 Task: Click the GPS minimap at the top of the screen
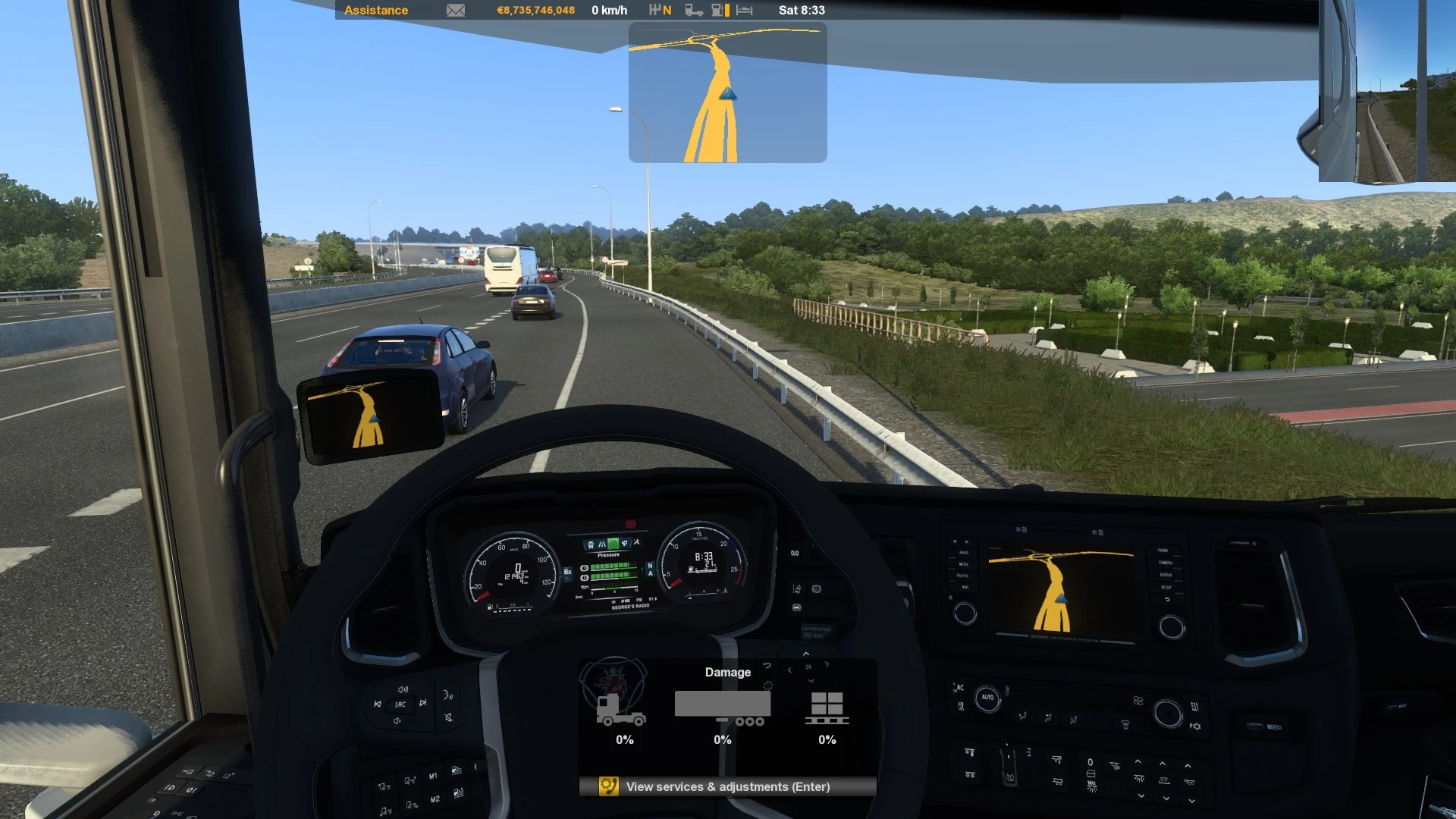click(727, 91)
